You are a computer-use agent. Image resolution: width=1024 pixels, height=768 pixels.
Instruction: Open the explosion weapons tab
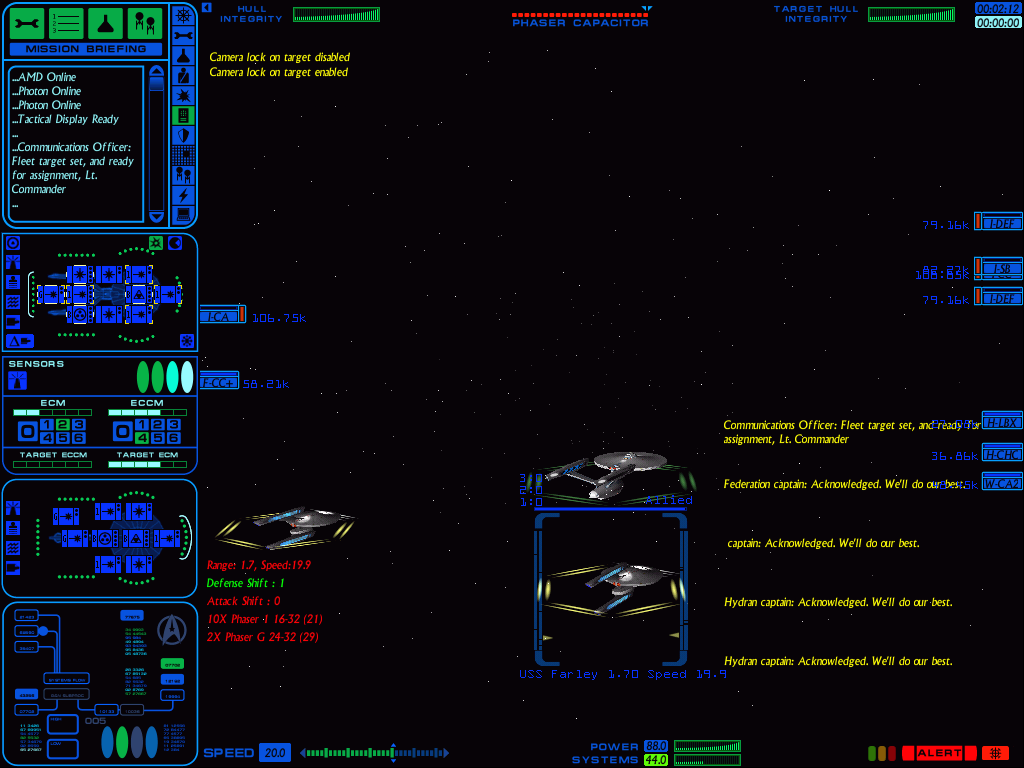point(183,95)
